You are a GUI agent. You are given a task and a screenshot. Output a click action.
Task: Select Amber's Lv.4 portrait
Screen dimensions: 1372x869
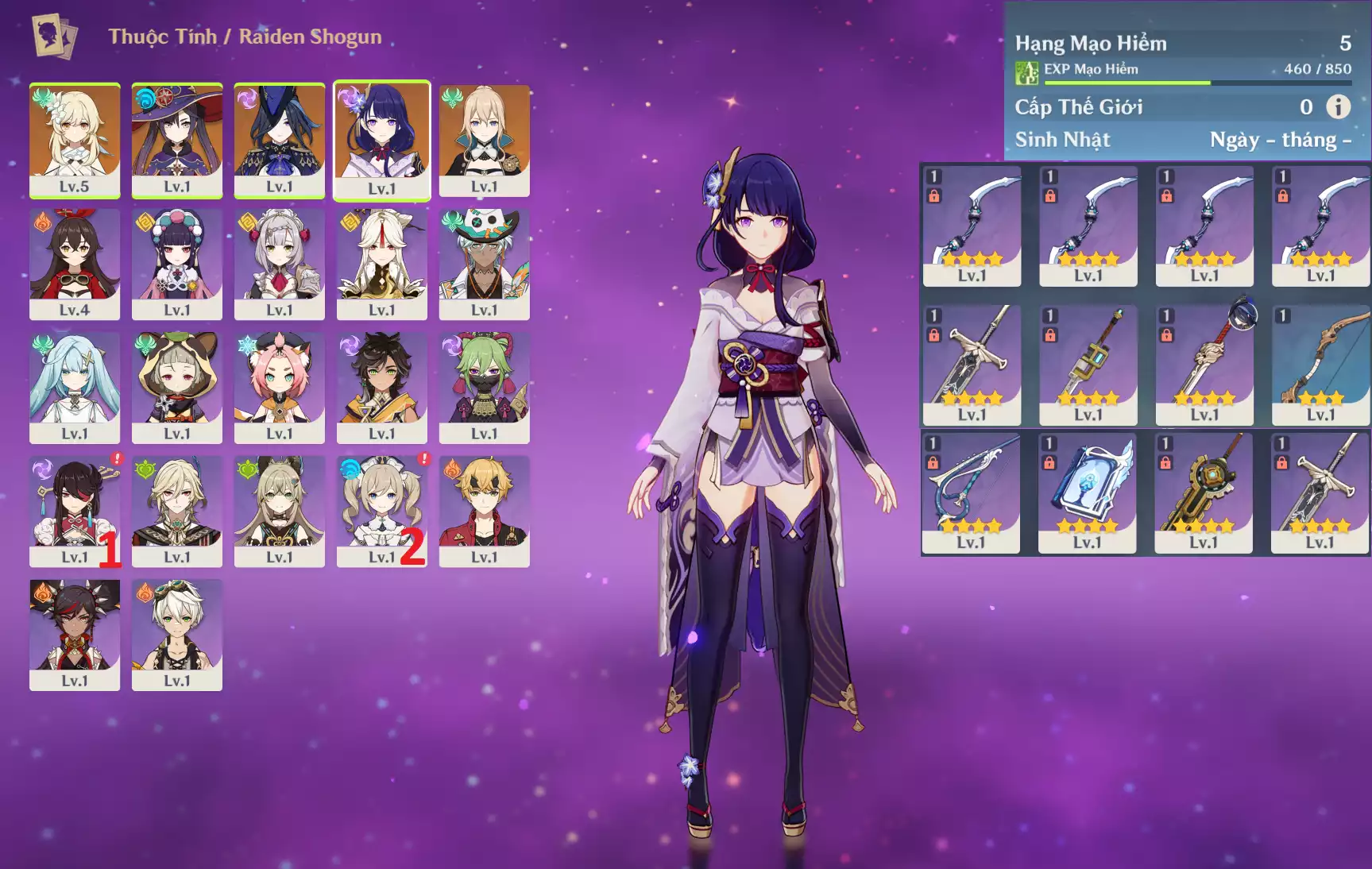(75, 264)
